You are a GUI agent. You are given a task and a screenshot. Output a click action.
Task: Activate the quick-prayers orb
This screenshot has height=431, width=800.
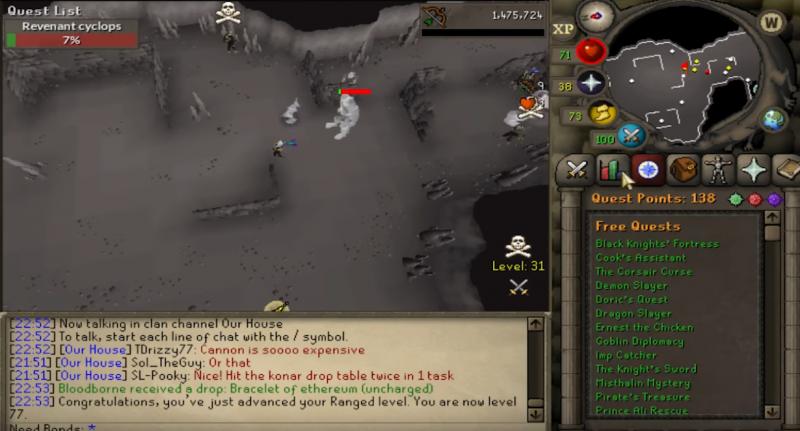pyautogui.click(x=592, y=83)
